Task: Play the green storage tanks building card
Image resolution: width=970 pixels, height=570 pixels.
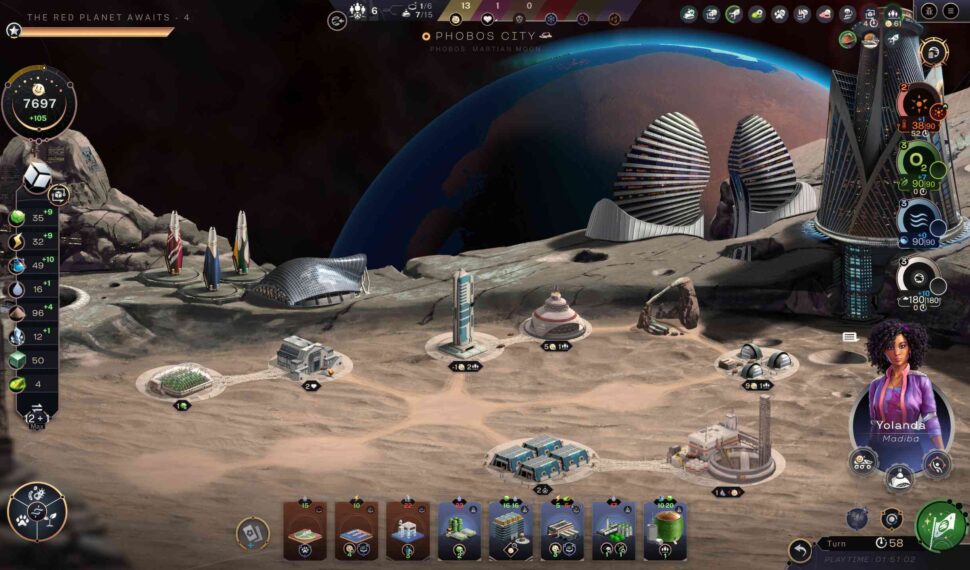Action: coord(665,530)
